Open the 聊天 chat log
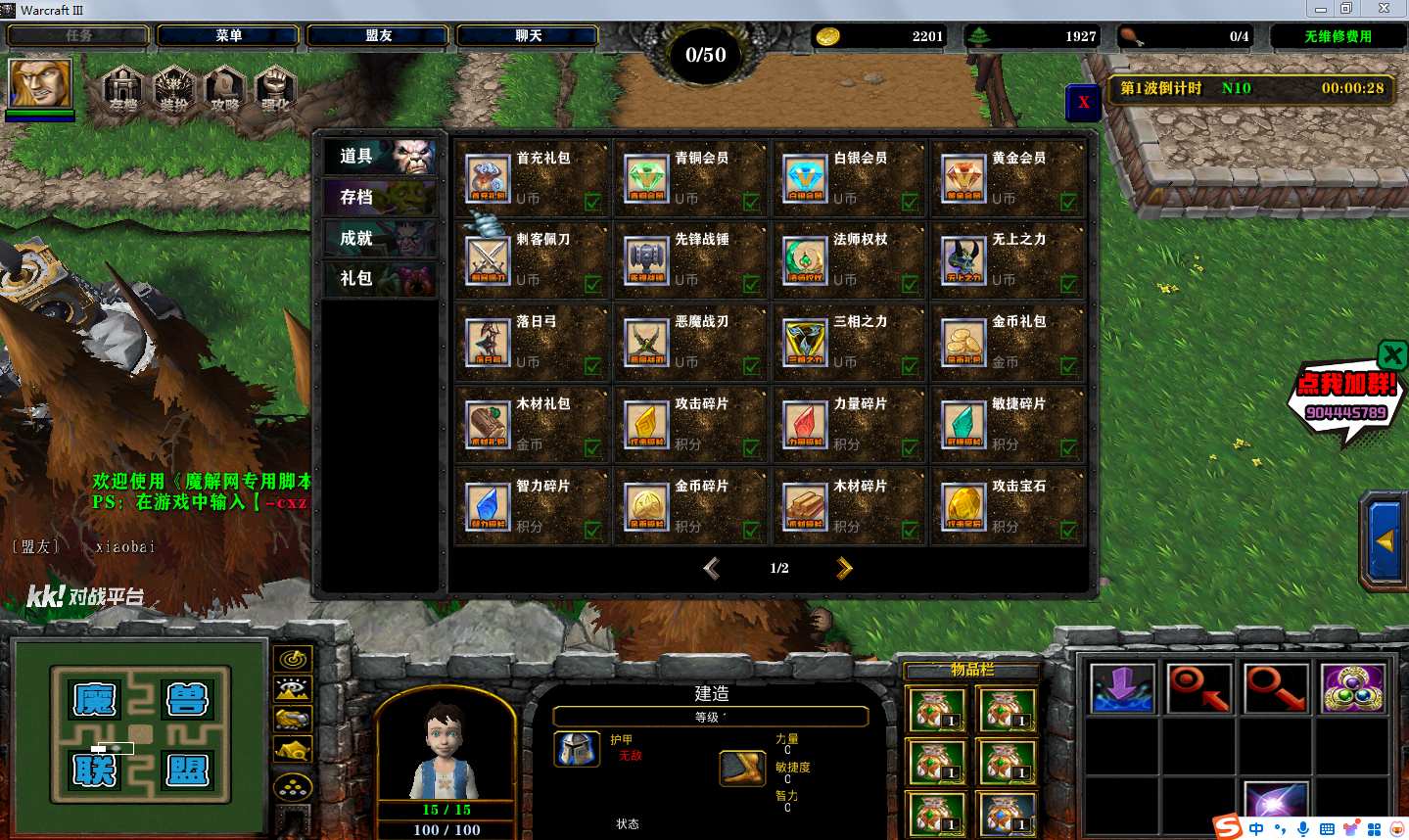1409x840 pixels. (x=528, y=36)
